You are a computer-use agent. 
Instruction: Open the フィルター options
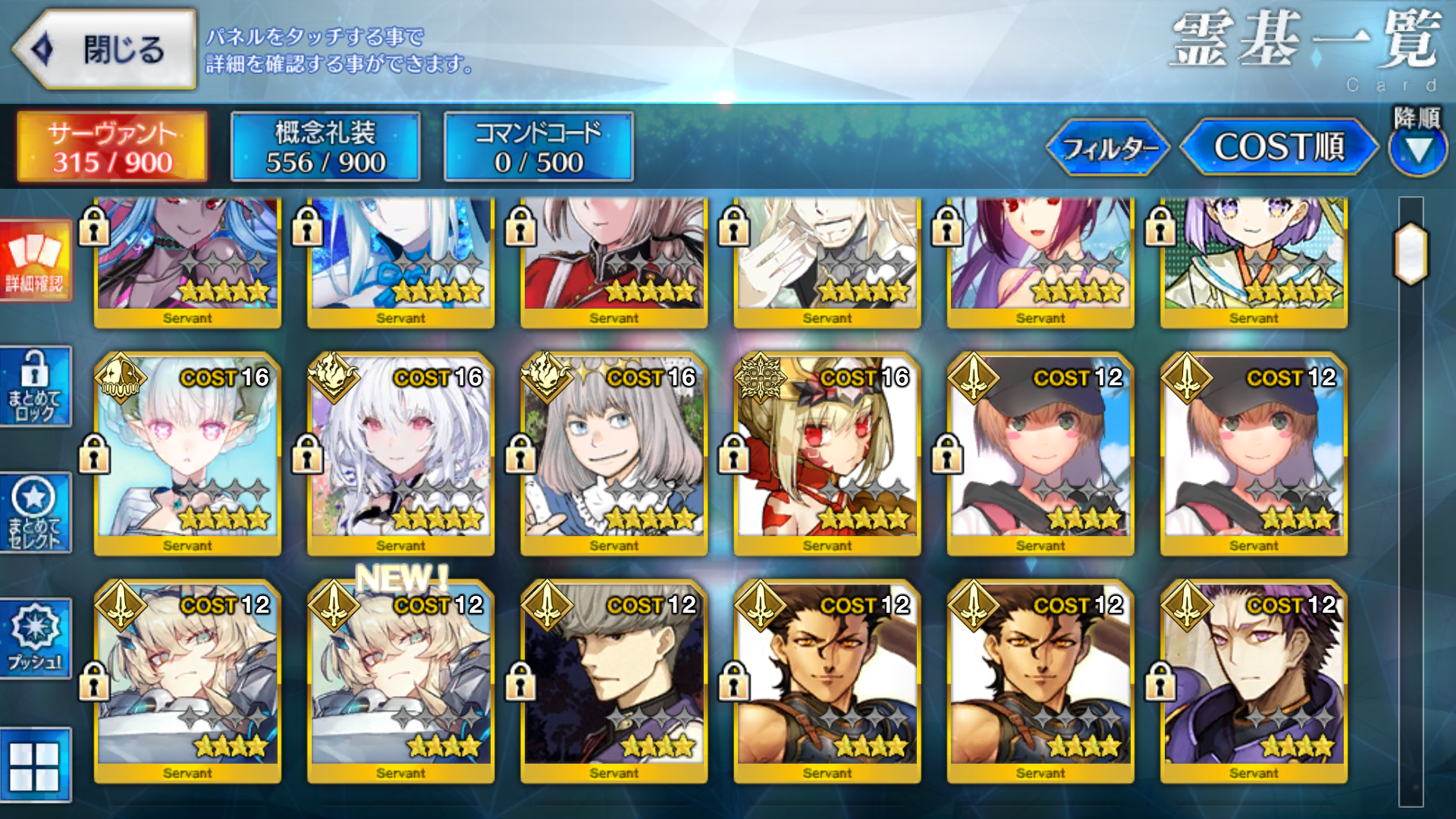(x=1109, y=147)
